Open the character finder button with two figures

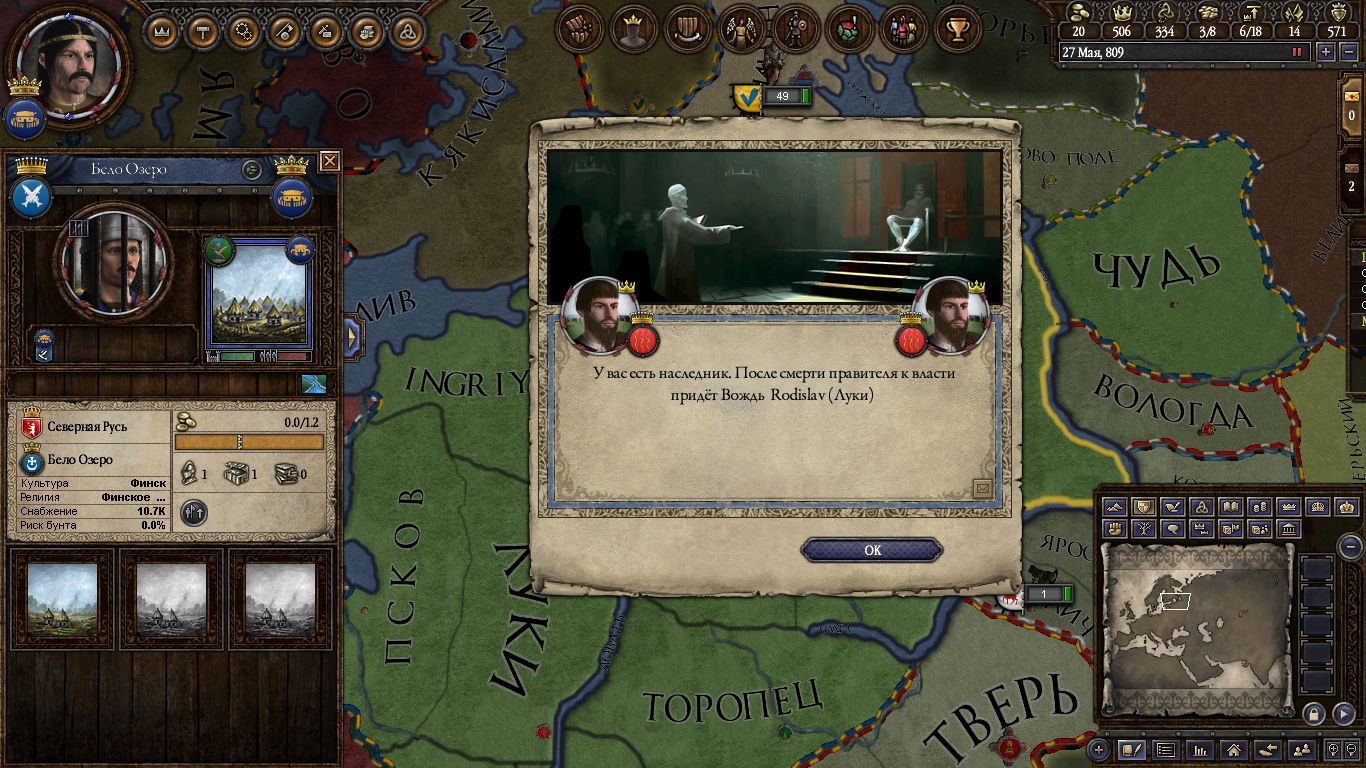[1301, 749]
